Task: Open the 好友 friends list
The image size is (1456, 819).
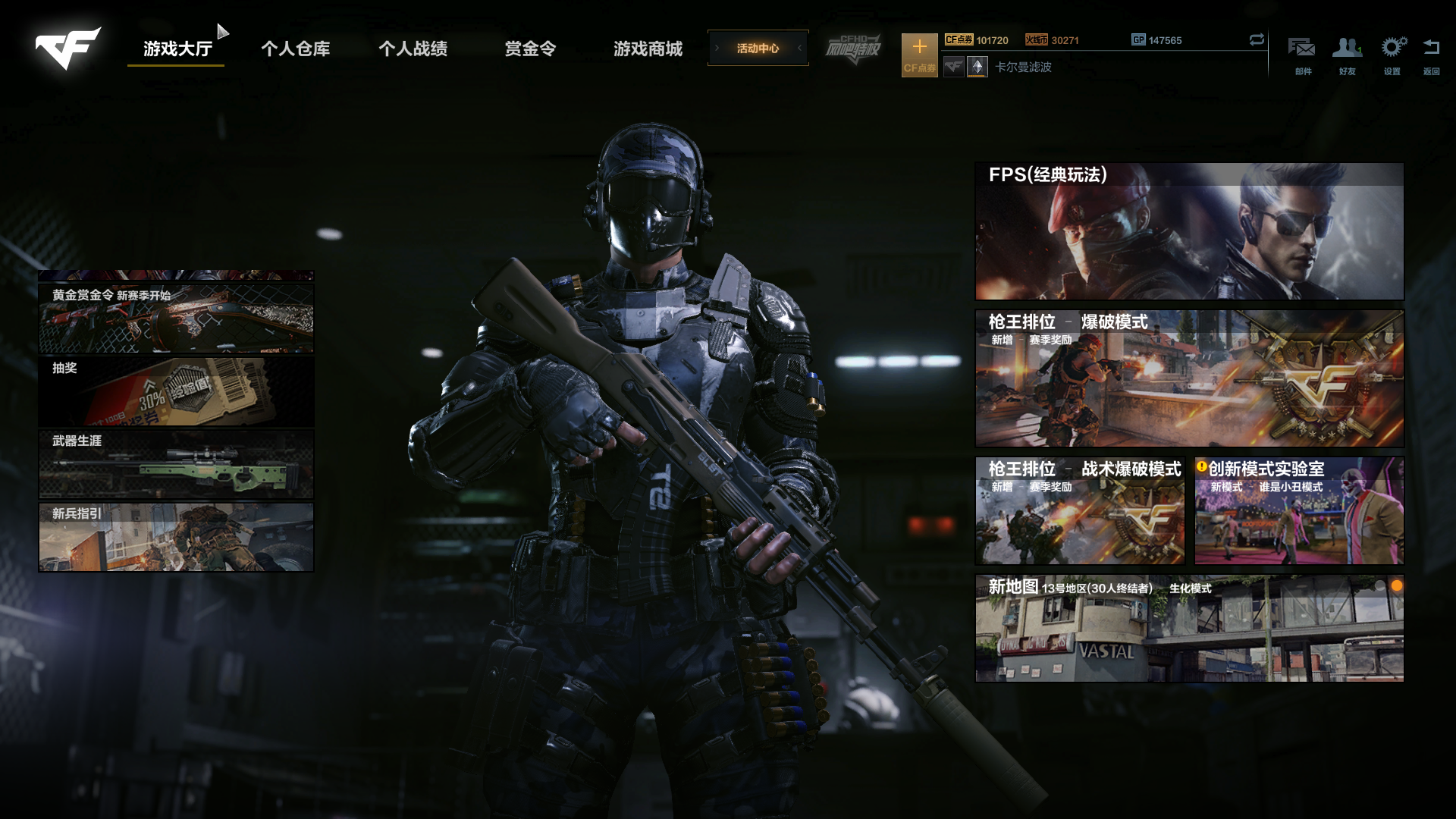Action: 1347,55
